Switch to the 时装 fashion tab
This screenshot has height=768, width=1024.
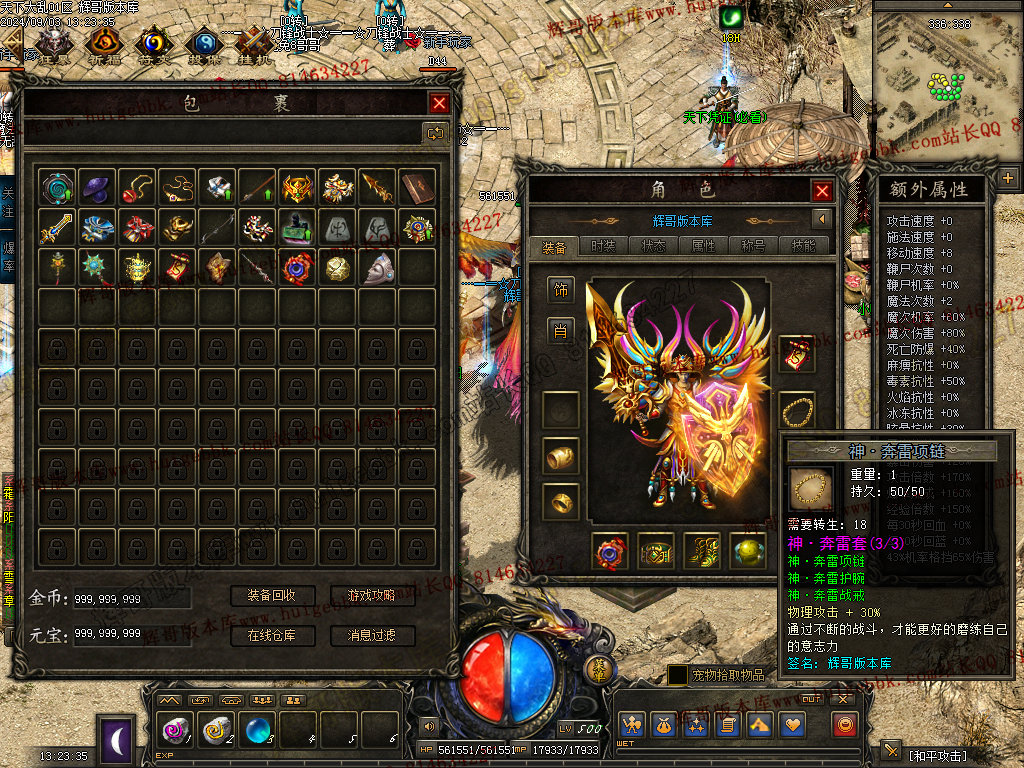coord(603,246)
